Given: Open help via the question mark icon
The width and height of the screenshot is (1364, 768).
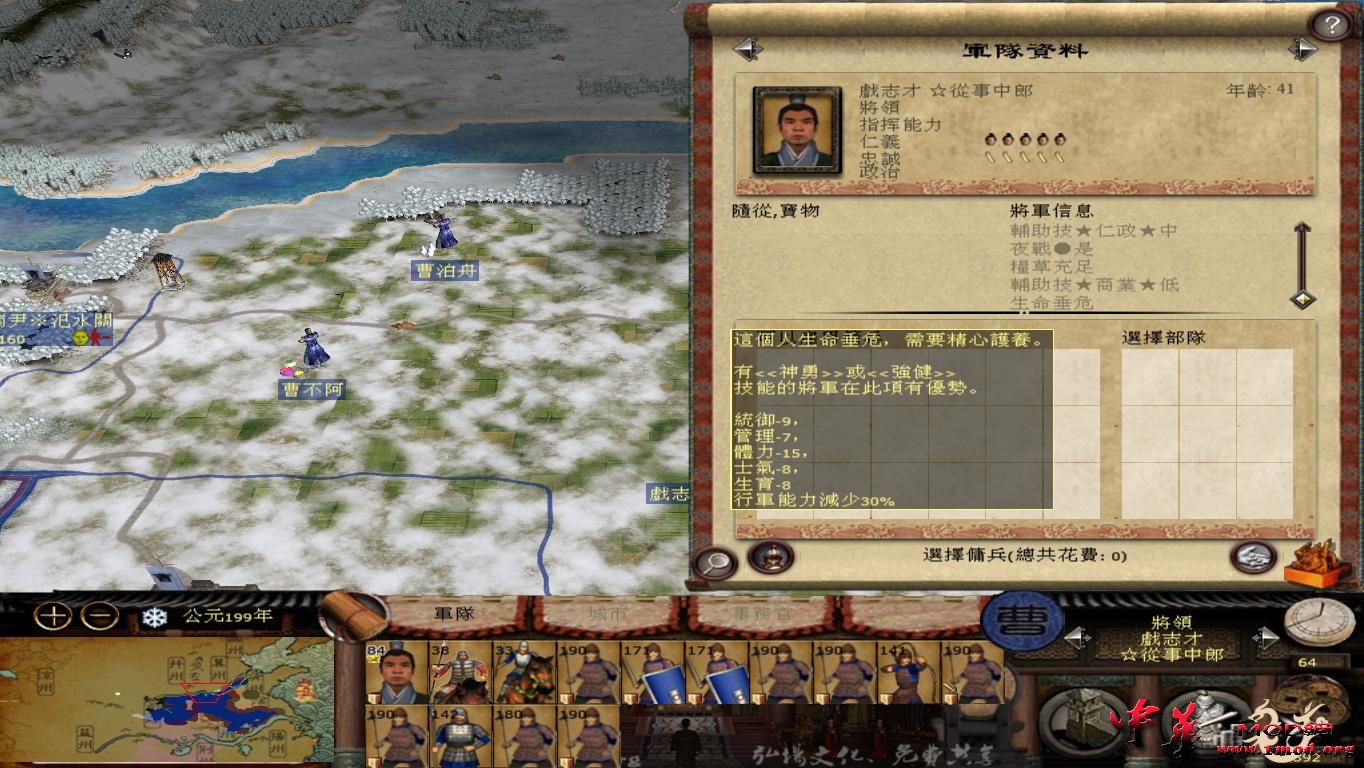Looking at the screenshot, I should click(1333, 23).
